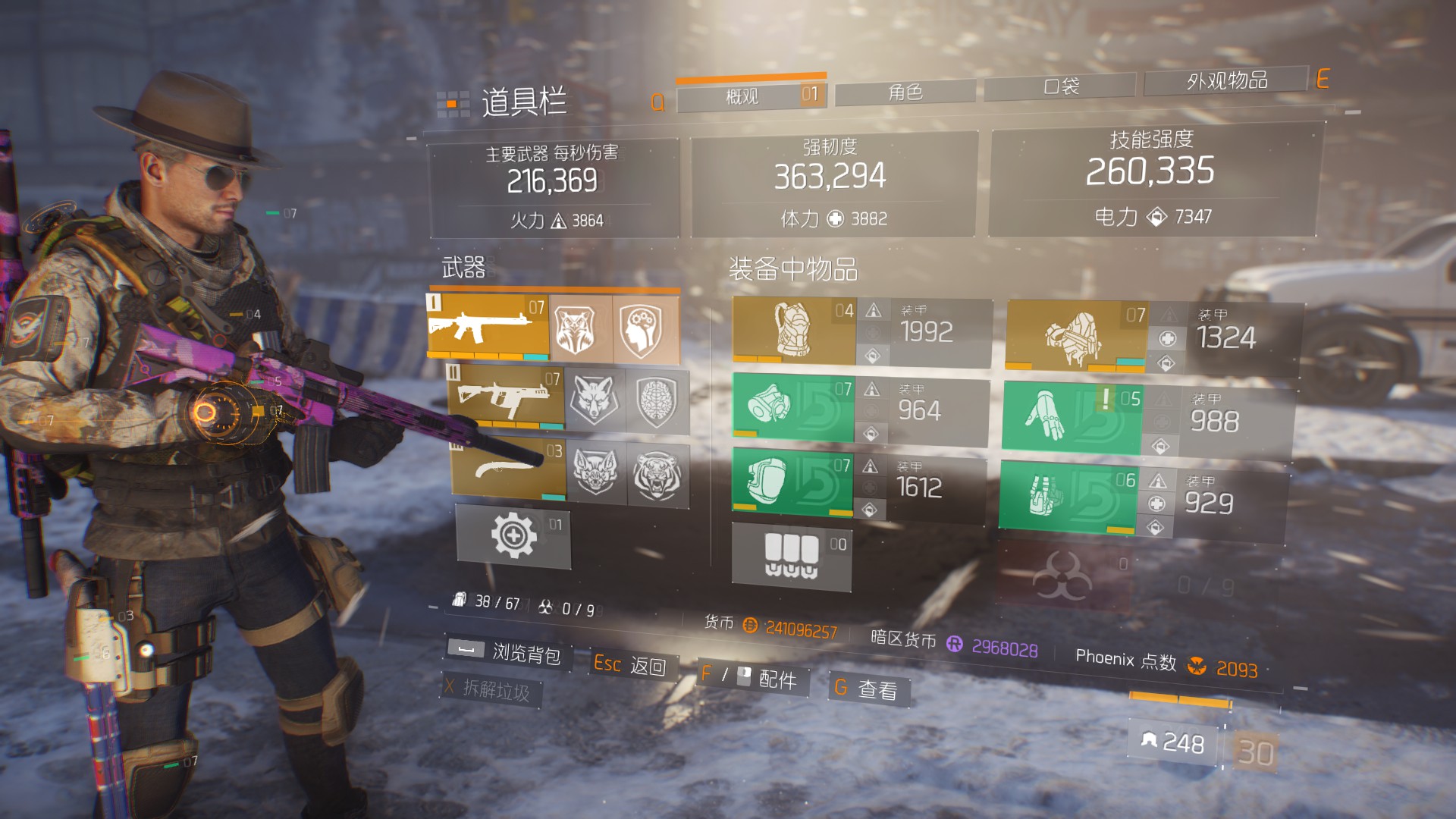This screenshot has height=819, width=1456.
Task: Open the 角色 character tab
Action: pyautogui.click(x=905, y=93)
